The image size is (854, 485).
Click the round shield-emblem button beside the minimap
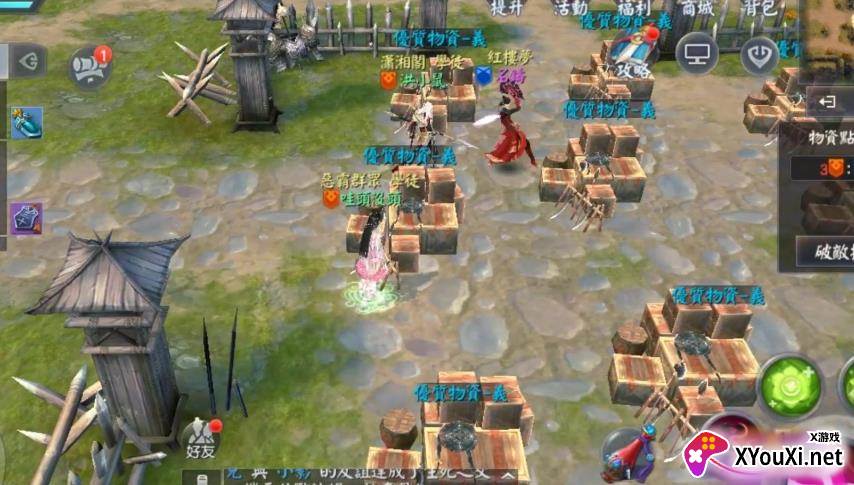pos(762,53)
